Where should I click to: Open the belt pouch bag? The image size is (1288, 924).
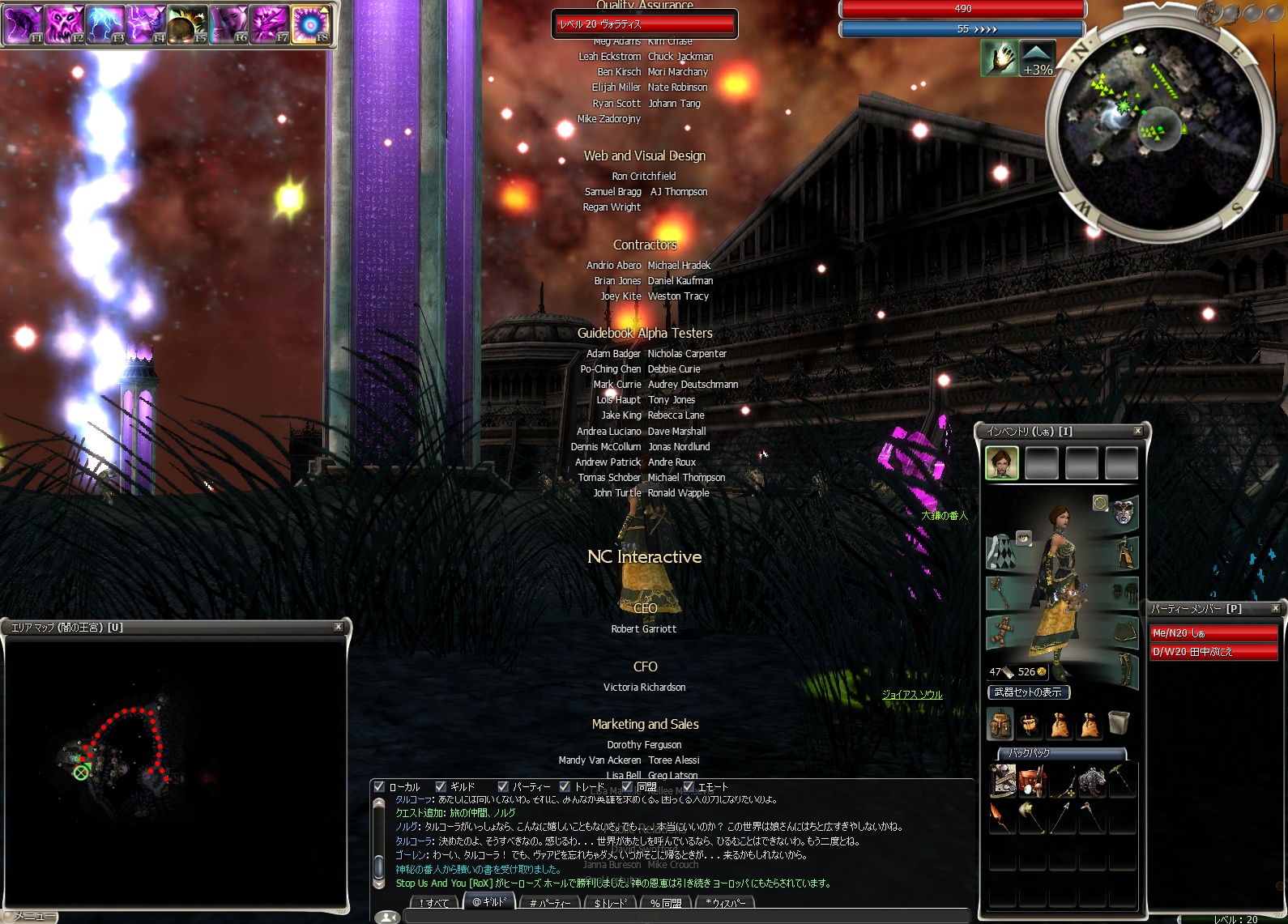click(x=1030, y=724)
